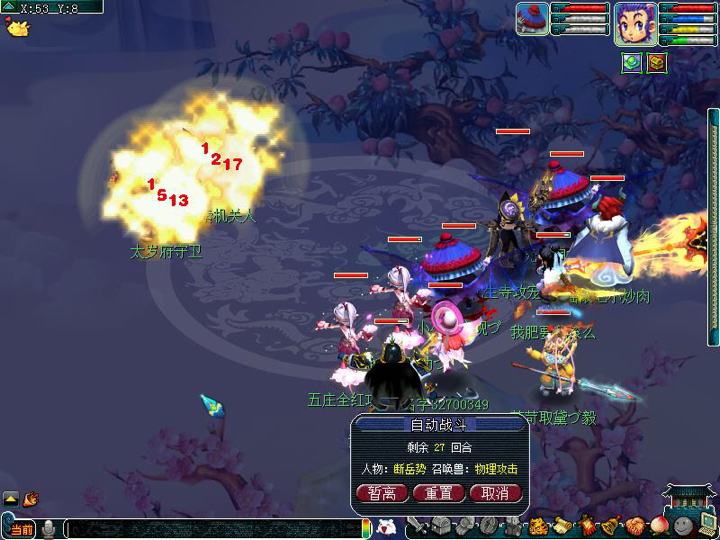Click the yellow chick icon near coordinates
720x540 pixels.
(x=16, y=27)
